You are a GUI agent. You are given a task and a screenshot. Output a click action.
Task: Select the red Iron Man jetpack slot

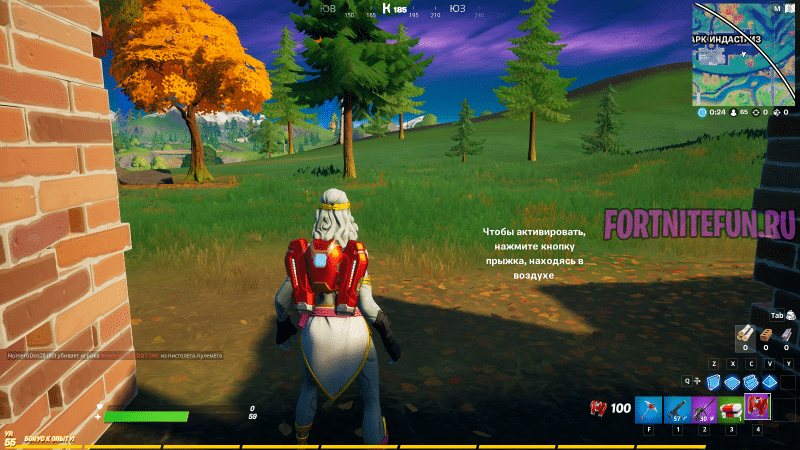coord(757,406)
